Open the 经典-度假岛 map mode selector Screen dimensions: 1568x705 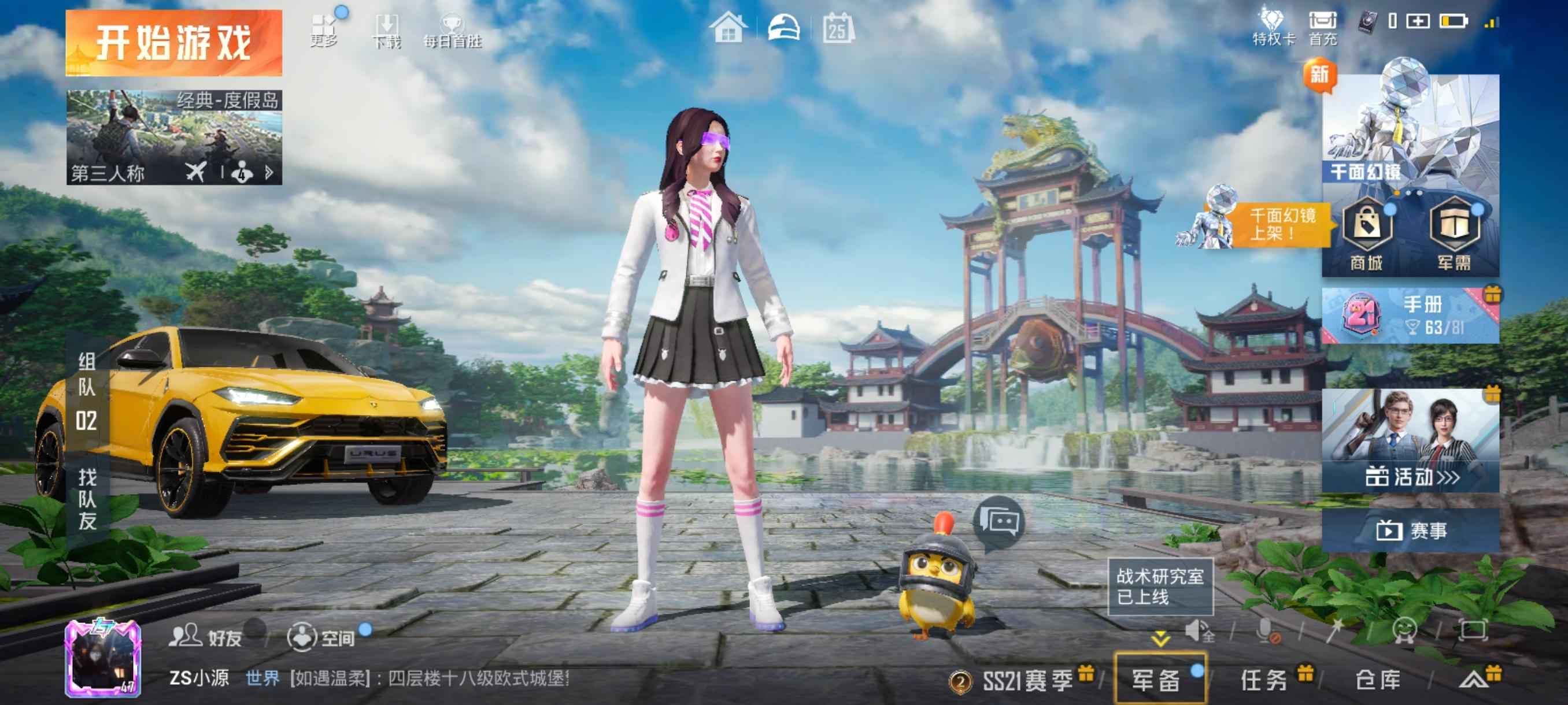point(173,137)
